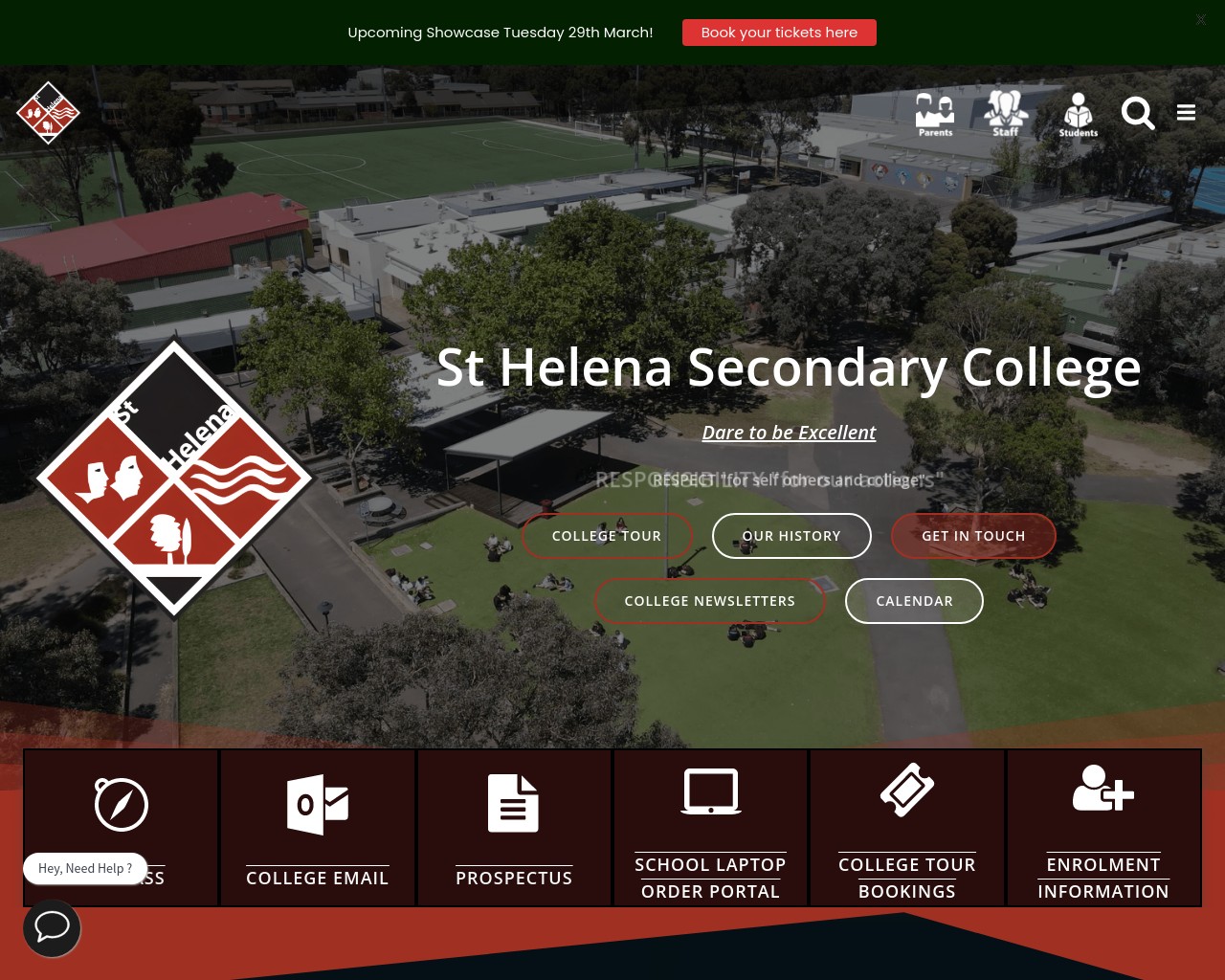Screen dimensions: 1225x980
Task: Open the College Email Outlook icon
Action: click(317, 804)
